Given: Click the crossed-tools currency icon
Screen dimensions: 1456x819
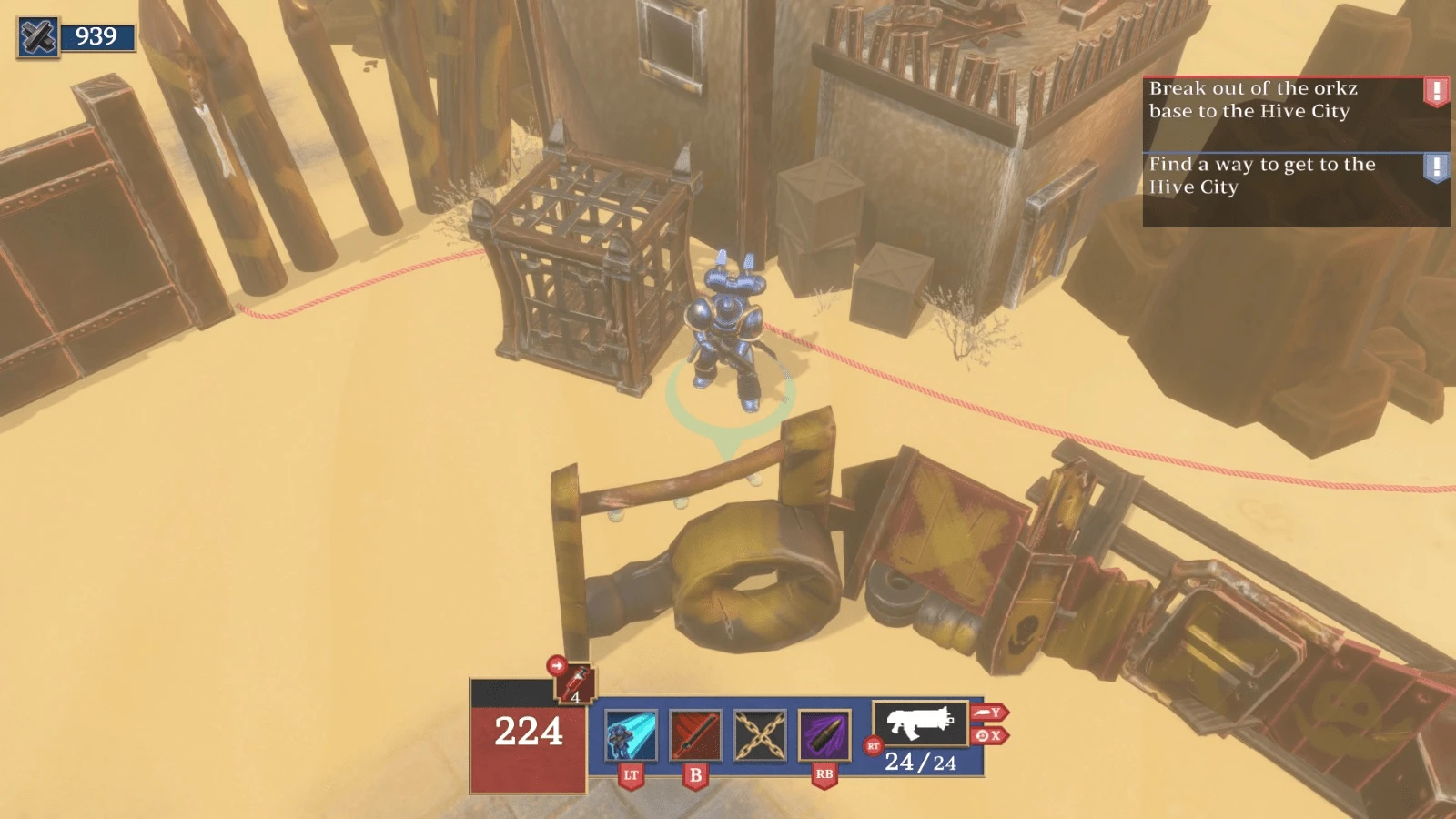Looking at the screenshot, I should pyautogui.click(x=38, y=37).
